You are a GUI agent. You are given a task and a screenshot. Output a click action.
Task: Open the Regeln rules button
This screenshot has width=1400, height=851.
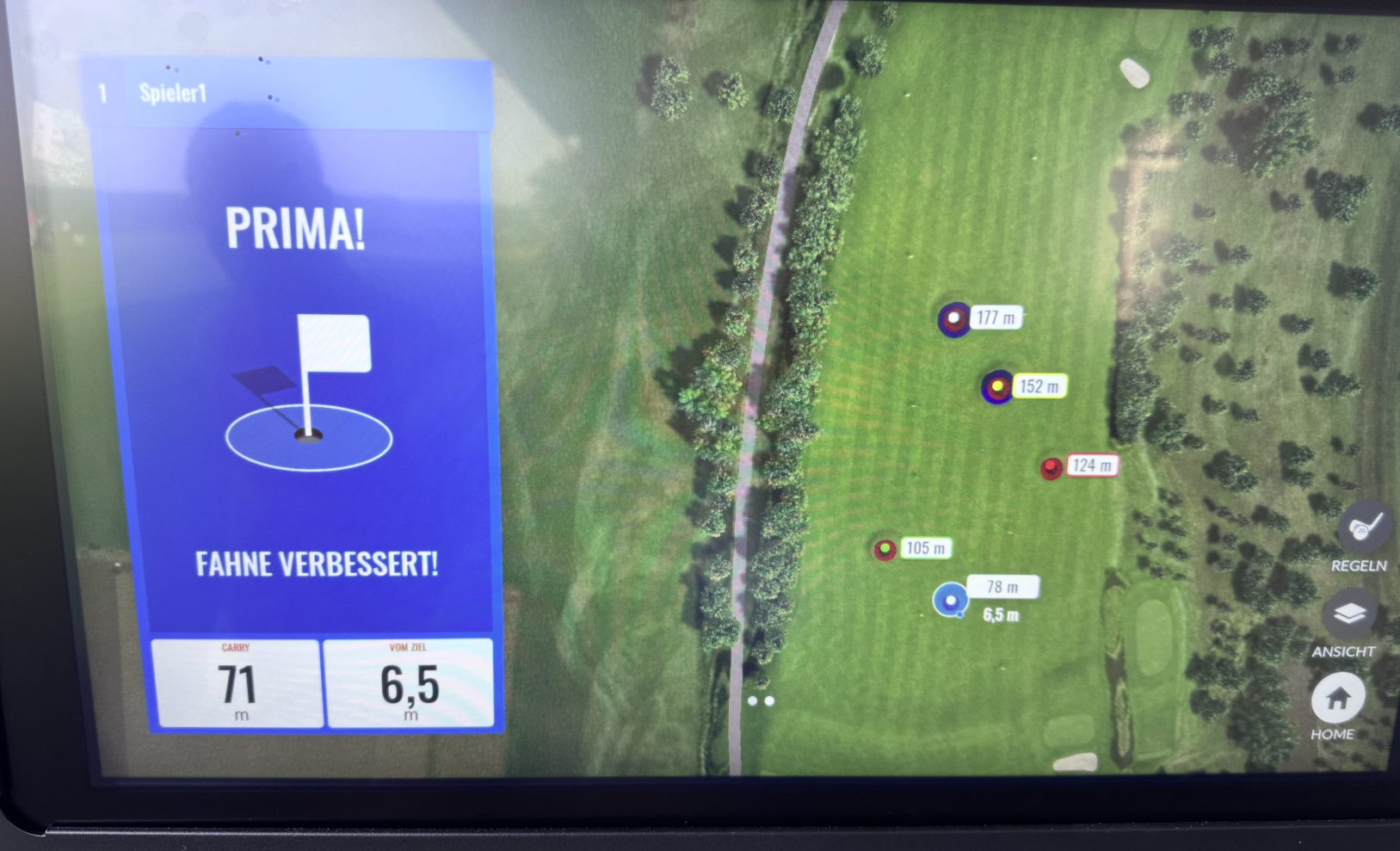click(1363, 527)
